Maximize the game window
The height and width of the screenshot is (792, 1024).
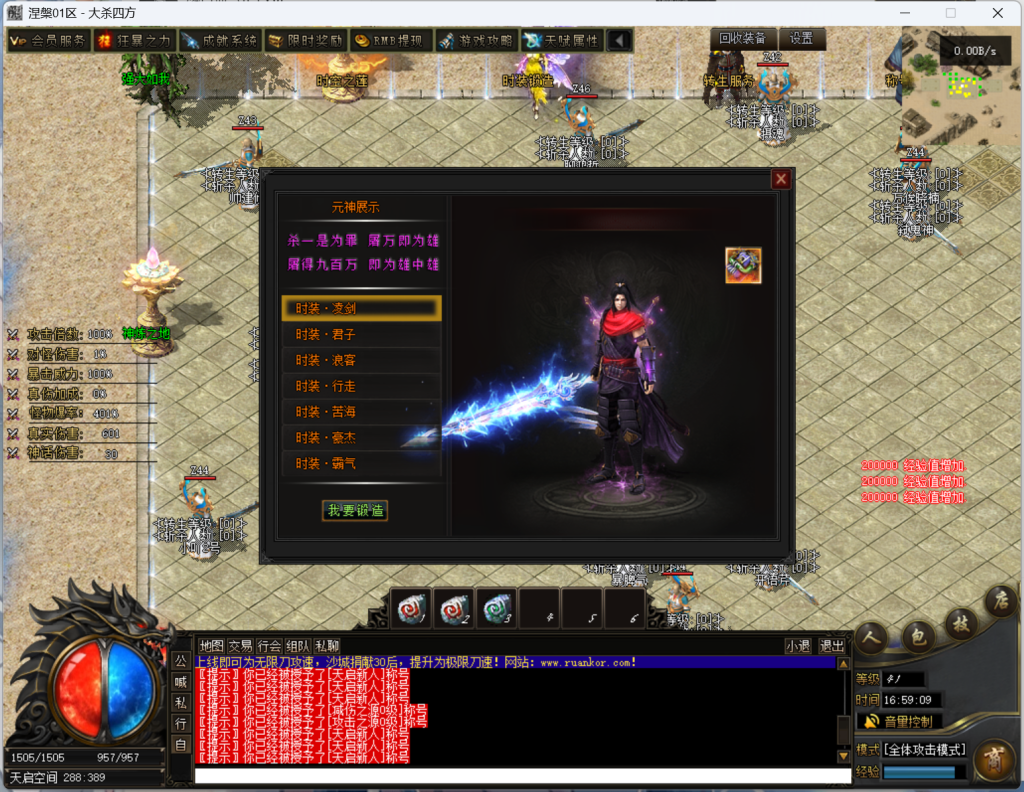pyautogui.click(x=950, y=13)
